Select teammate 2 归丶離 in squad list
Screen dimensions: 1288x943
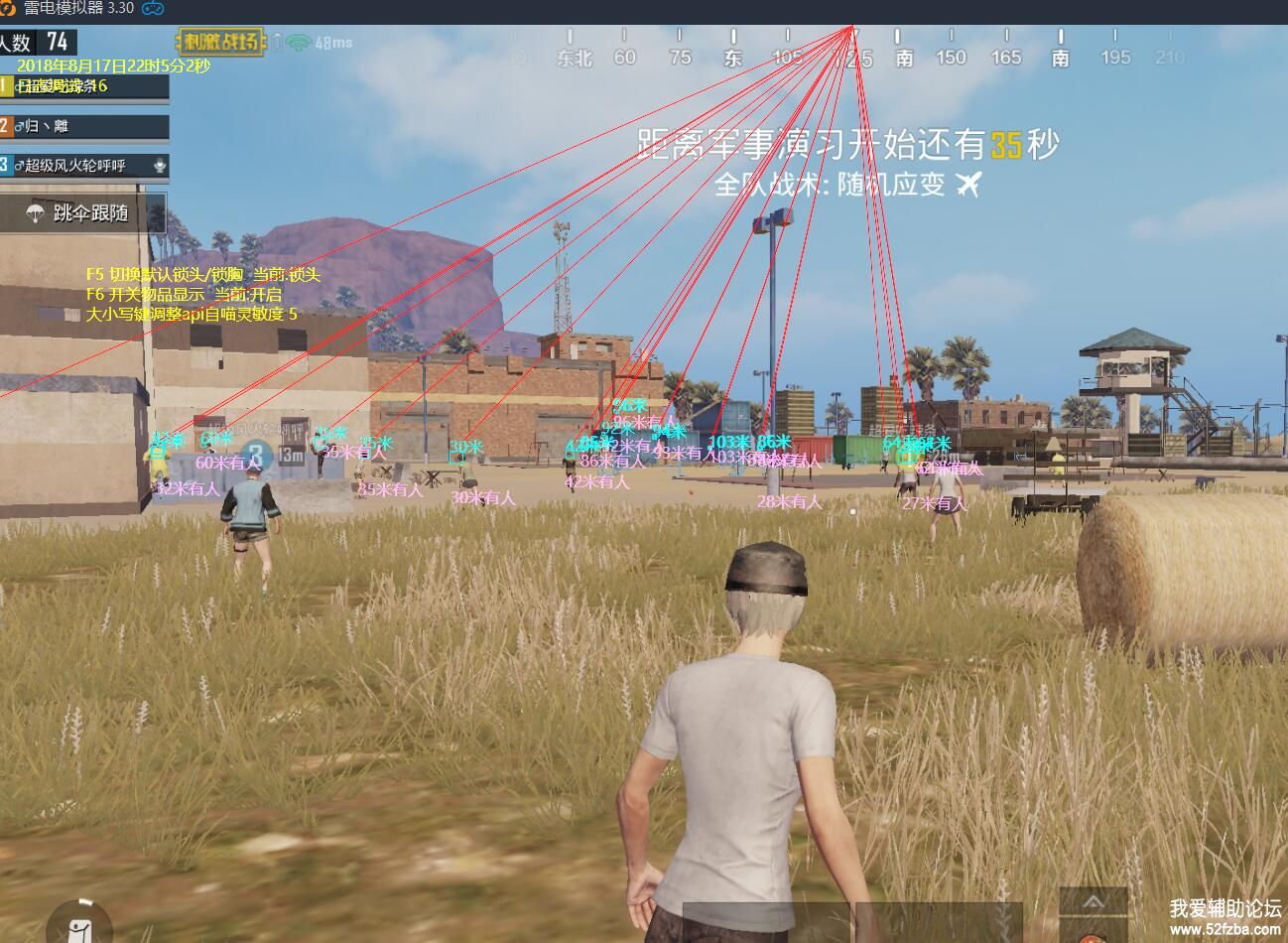[83, 126]
